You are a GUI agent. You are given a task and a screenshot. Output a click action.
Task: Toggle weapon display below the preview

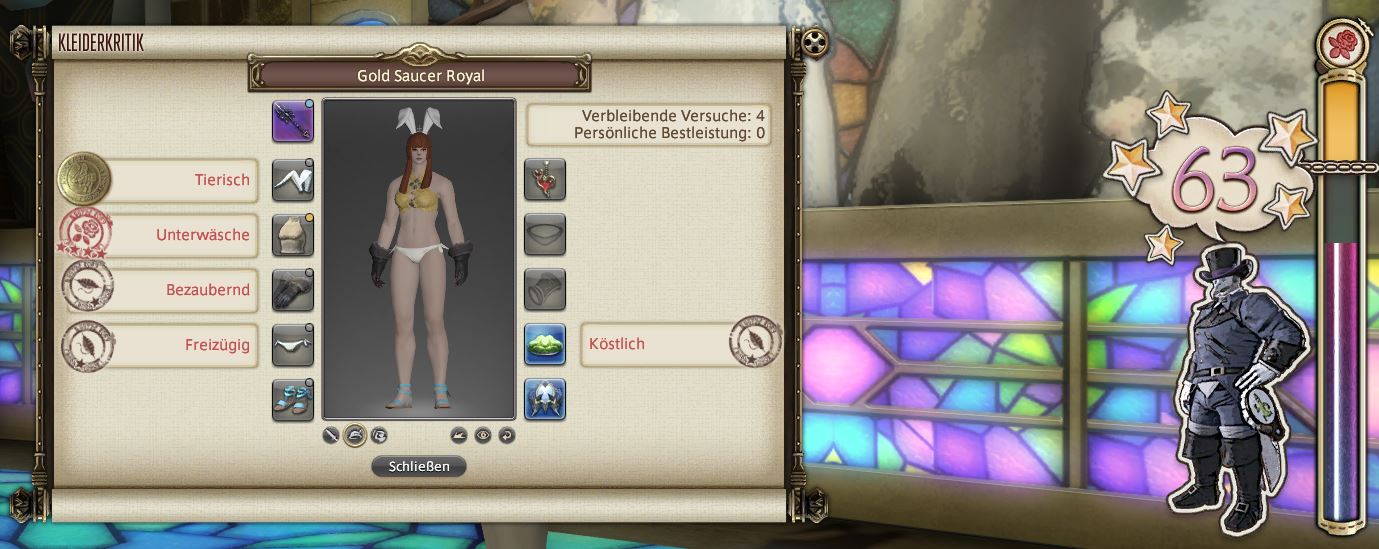pos(332,435)
